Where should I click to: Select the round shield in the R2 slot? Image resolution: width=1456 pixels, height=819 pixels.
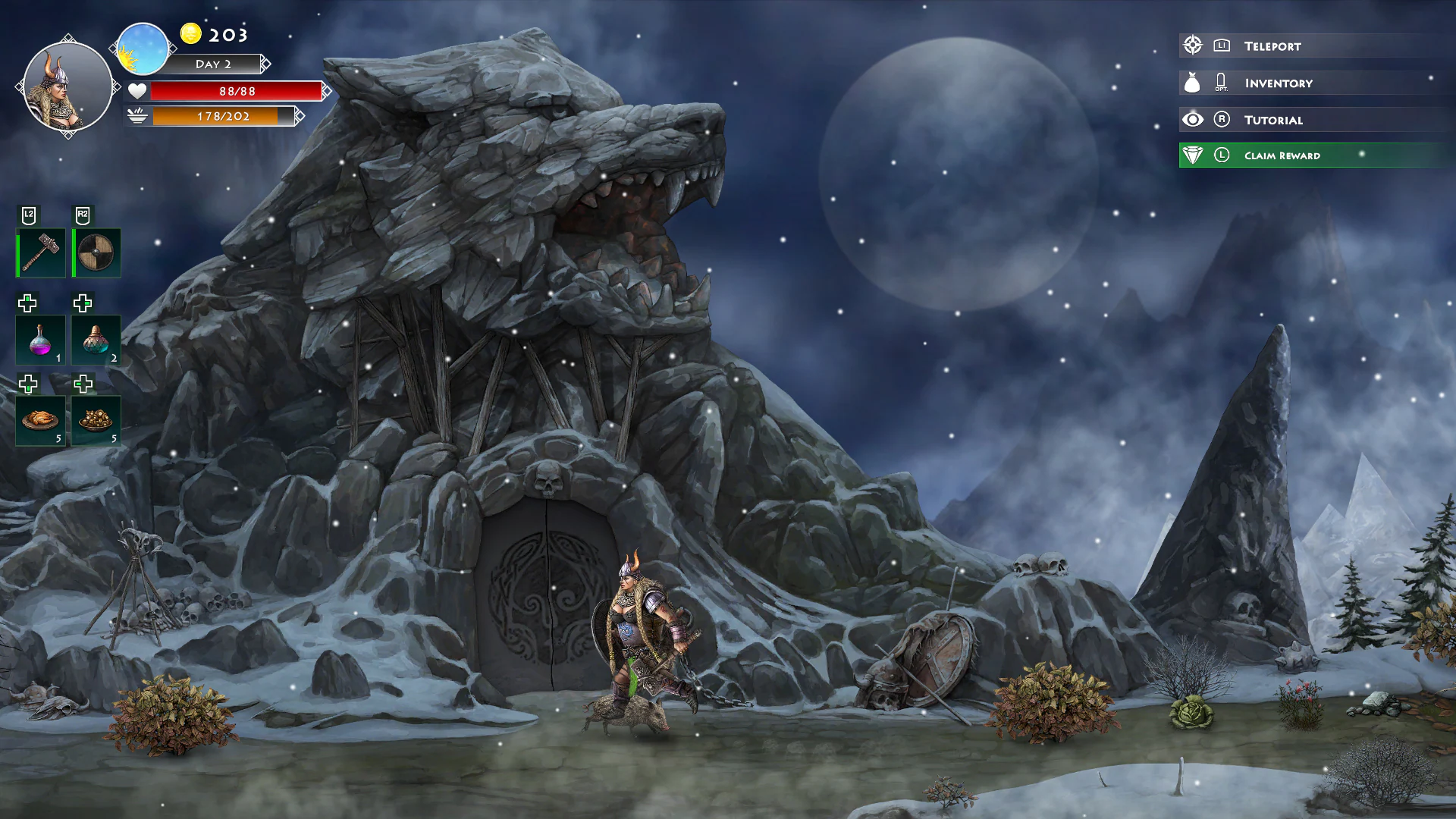96,252
